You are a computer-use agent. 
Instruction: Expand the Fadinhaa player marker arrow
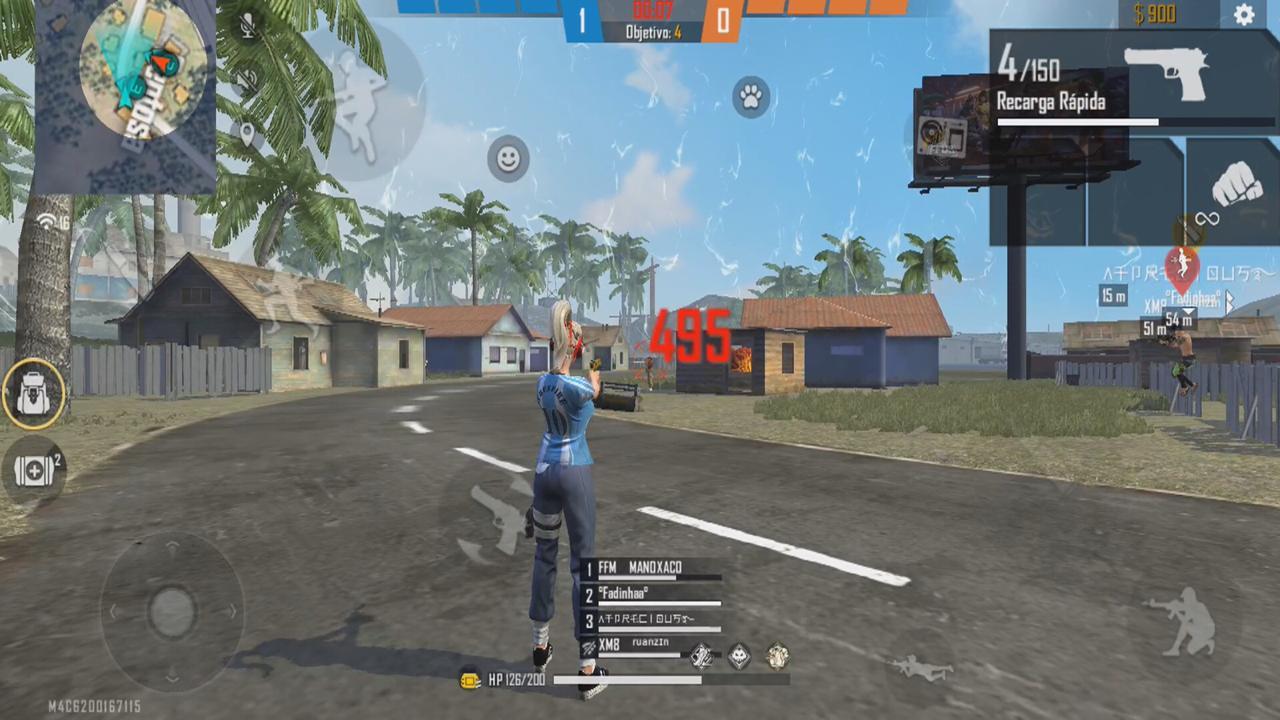(1231, 304)
